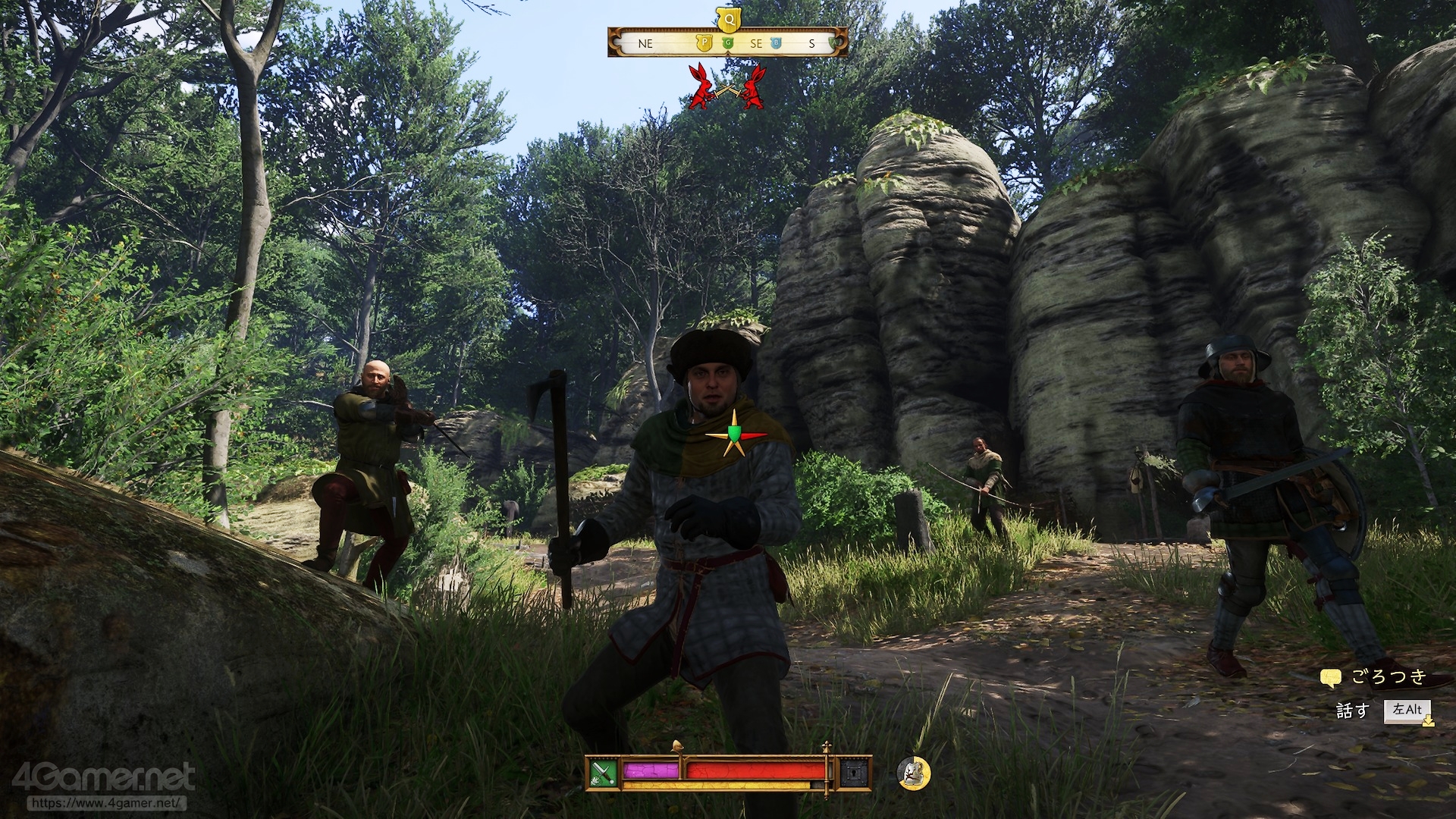Select the yellow P shield compass marker
This screenshot has height=819, width=1456.
pos(703,44)
